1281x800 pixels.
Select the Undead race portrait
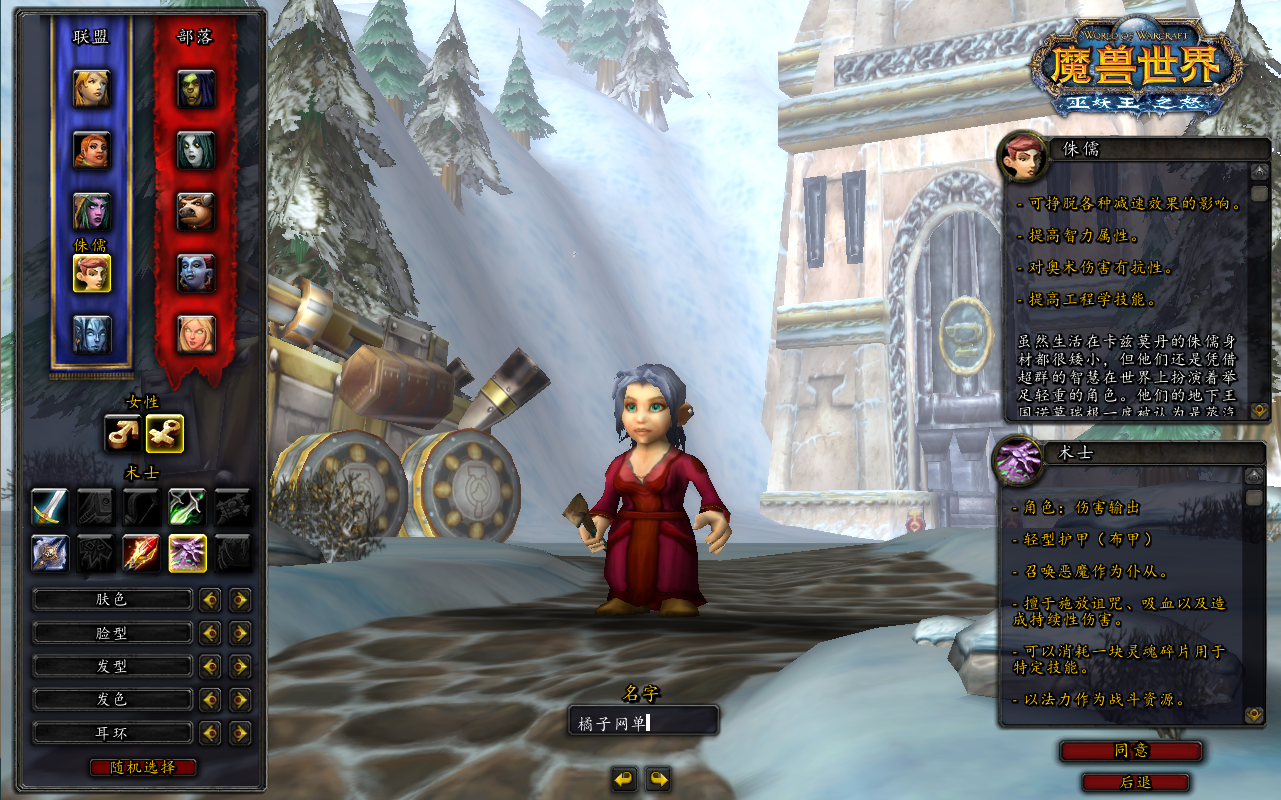tap(196, 151)
